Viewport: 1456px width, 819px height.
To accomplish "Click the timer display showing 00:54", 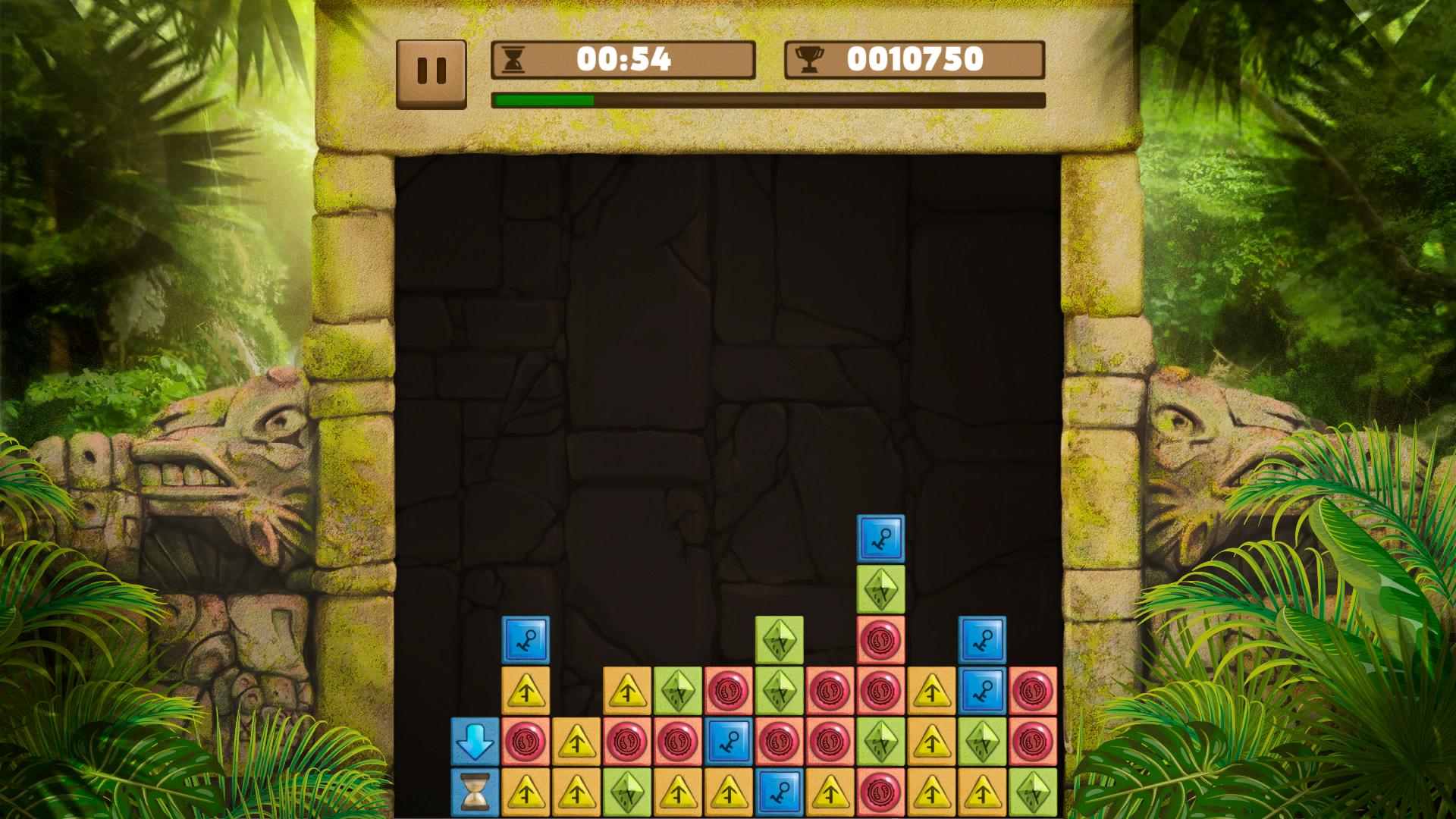I will pyautogui.click(x=623, y=58).
